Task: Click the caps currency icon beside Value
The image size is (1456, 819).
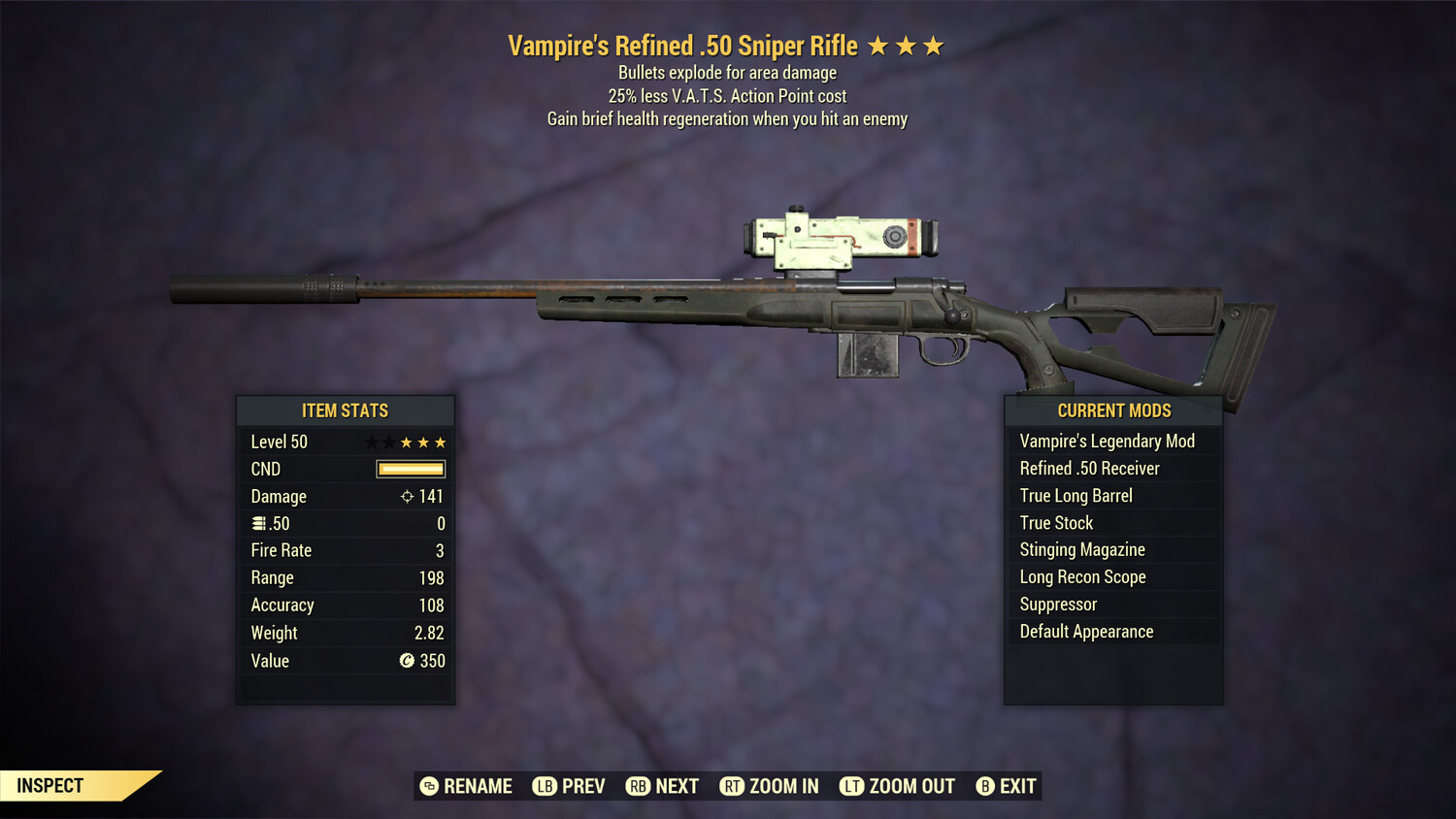Action: pos(409,661)
